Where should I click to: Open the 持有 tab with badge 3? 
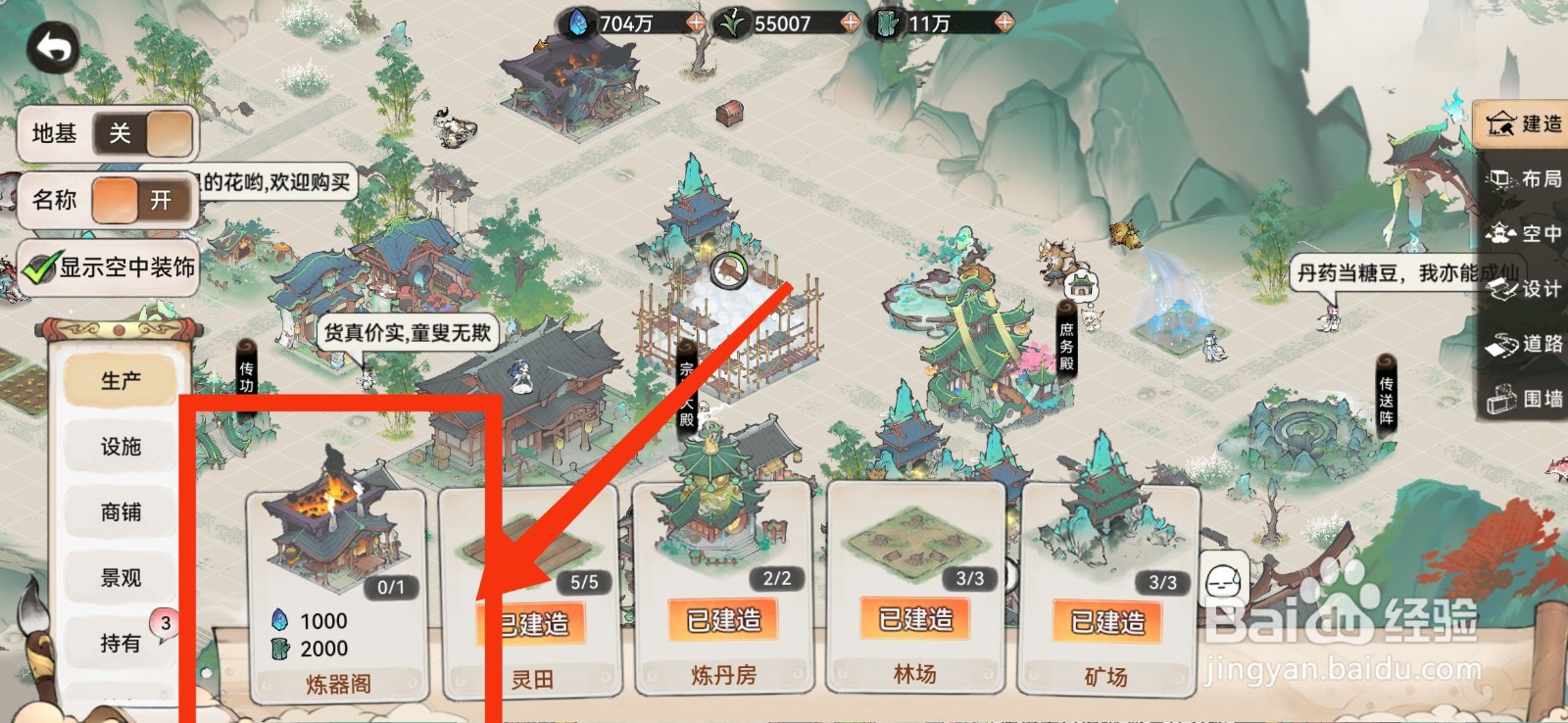pos(119,642)
